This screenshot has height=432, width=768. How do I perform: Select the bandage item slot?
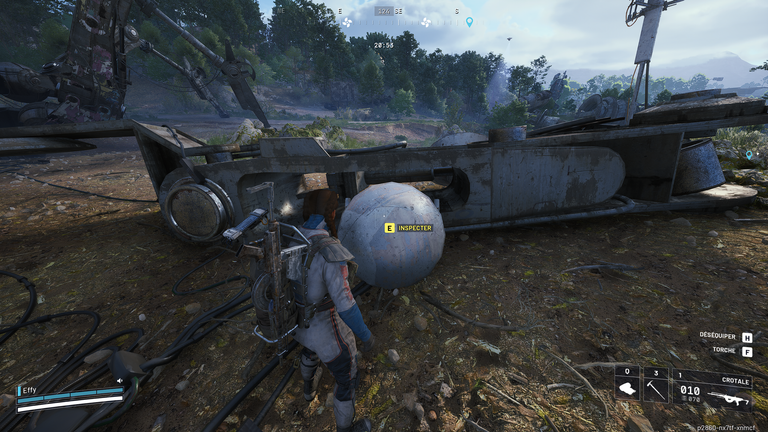point(627,385)
